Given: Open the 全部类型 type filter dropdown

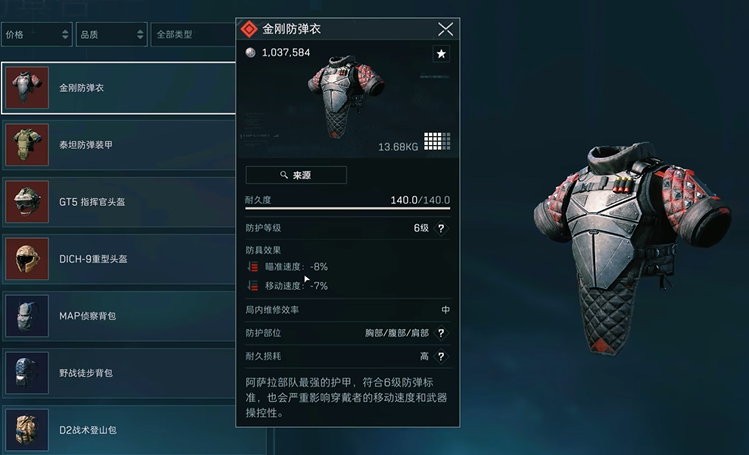Looking at the screenshot, I should (190, 35).
